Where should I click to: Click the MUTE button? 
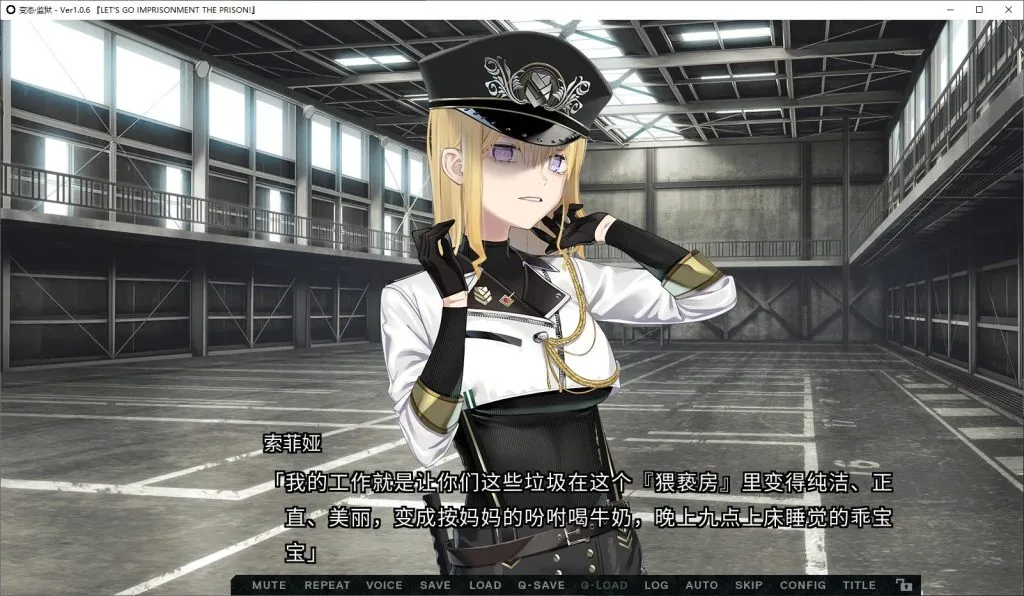pyautogui.click(x=269, y=585)
